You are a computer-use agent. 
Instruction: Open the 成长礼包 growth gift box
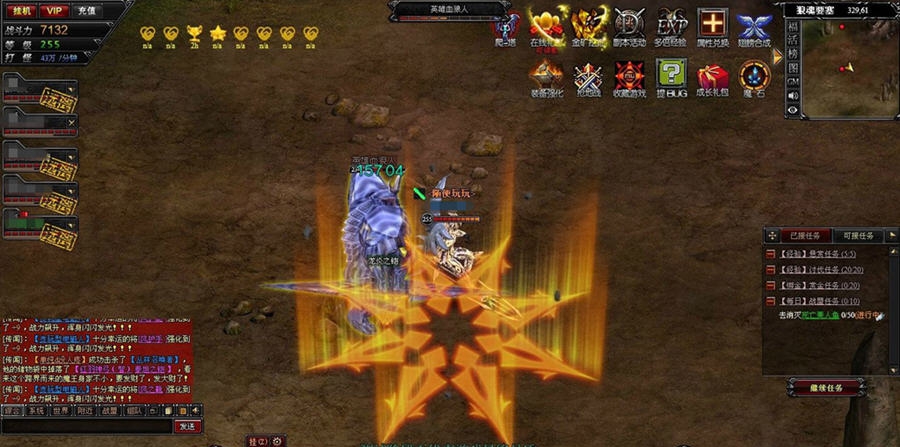[x=712, y=77]
